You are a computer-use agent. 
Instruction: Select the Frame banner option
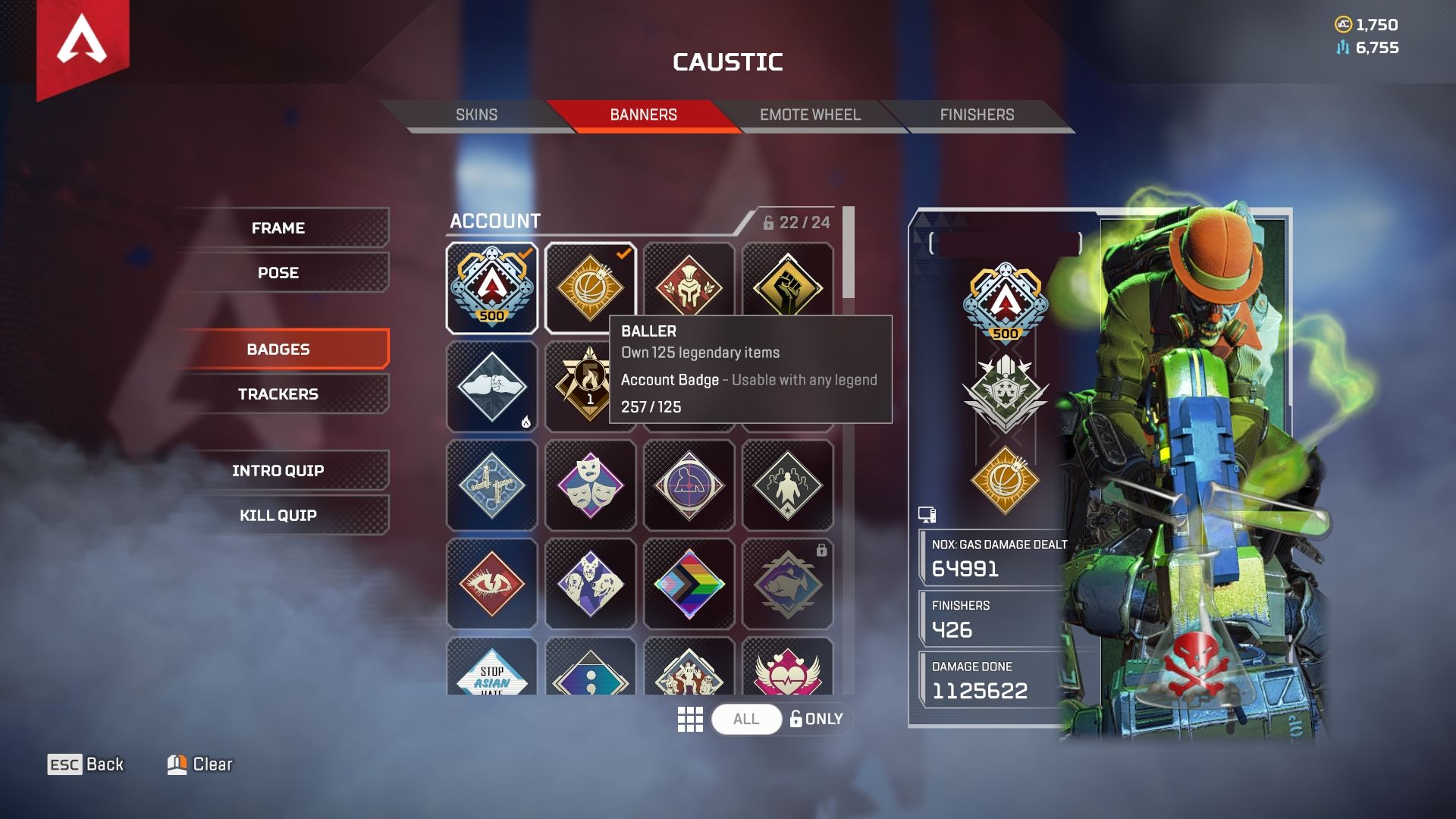coord(278,228)
